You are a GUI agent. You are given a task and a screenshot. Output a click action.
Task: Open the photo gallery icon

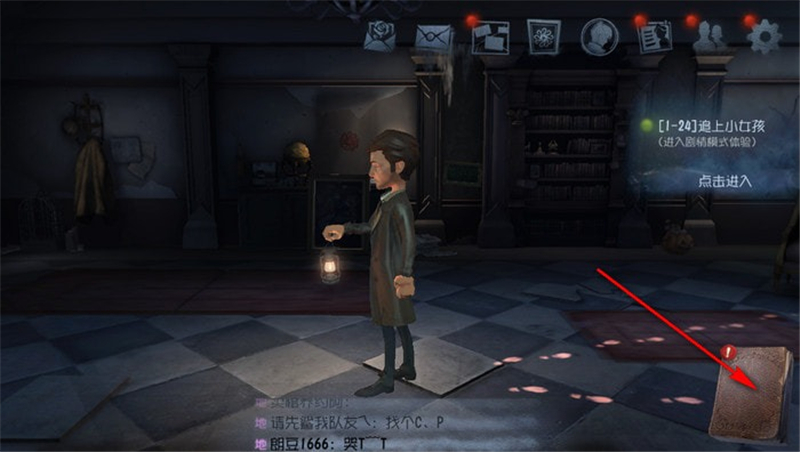(x=489, y=37)
